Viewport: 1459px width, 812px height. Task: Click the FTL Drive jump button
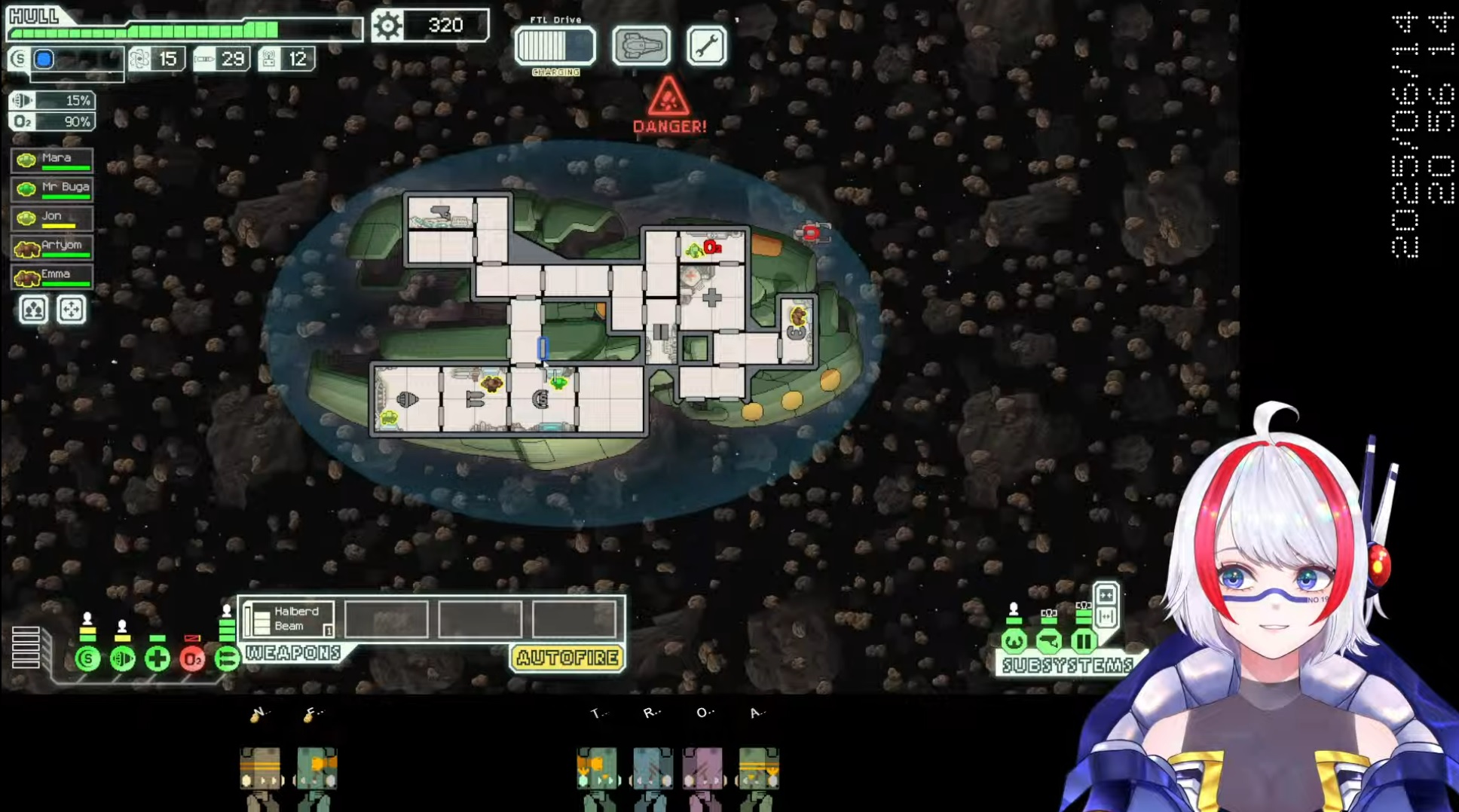click(555, 46)
